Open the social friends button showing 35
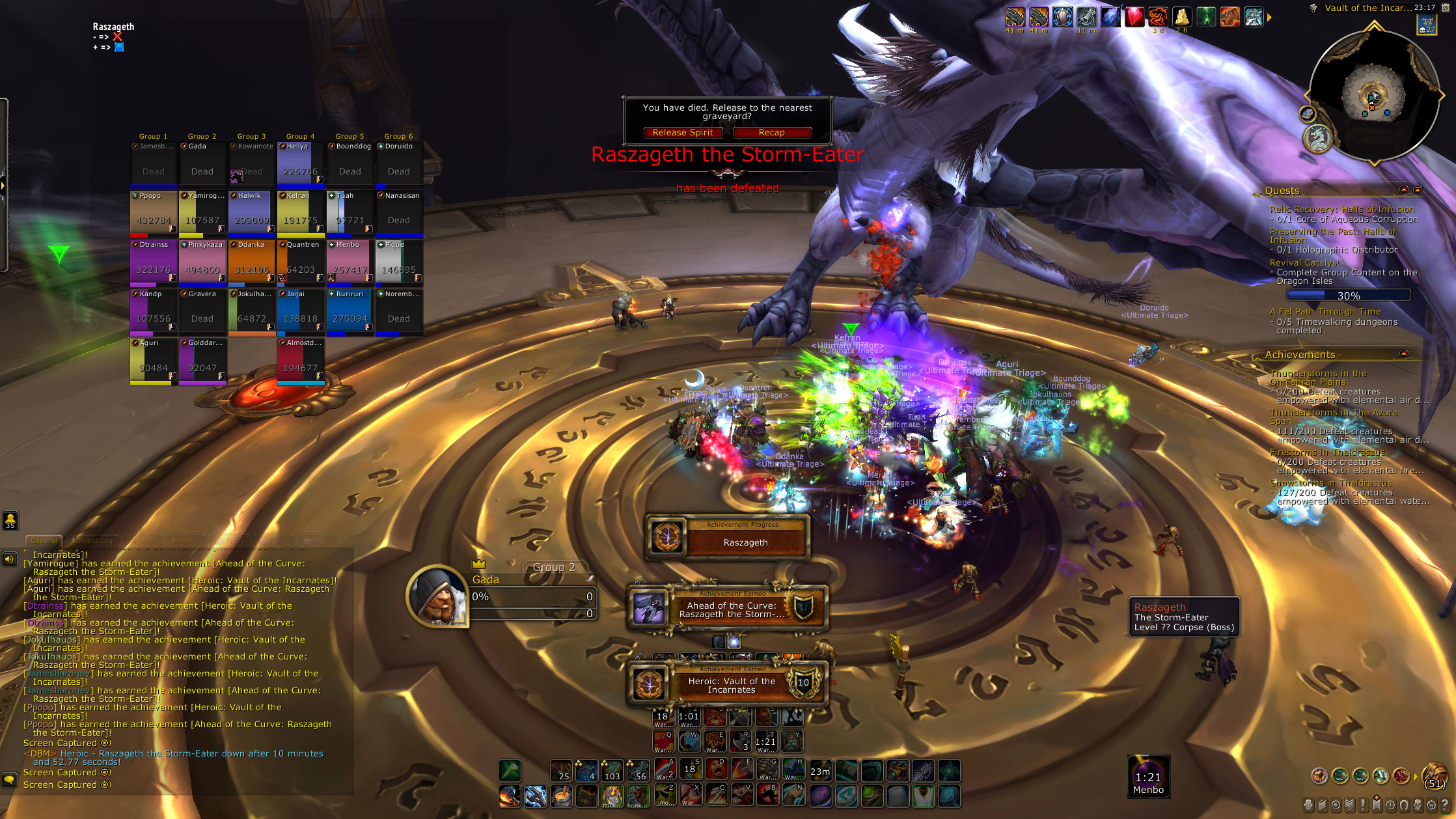 [x=10, y=520]
